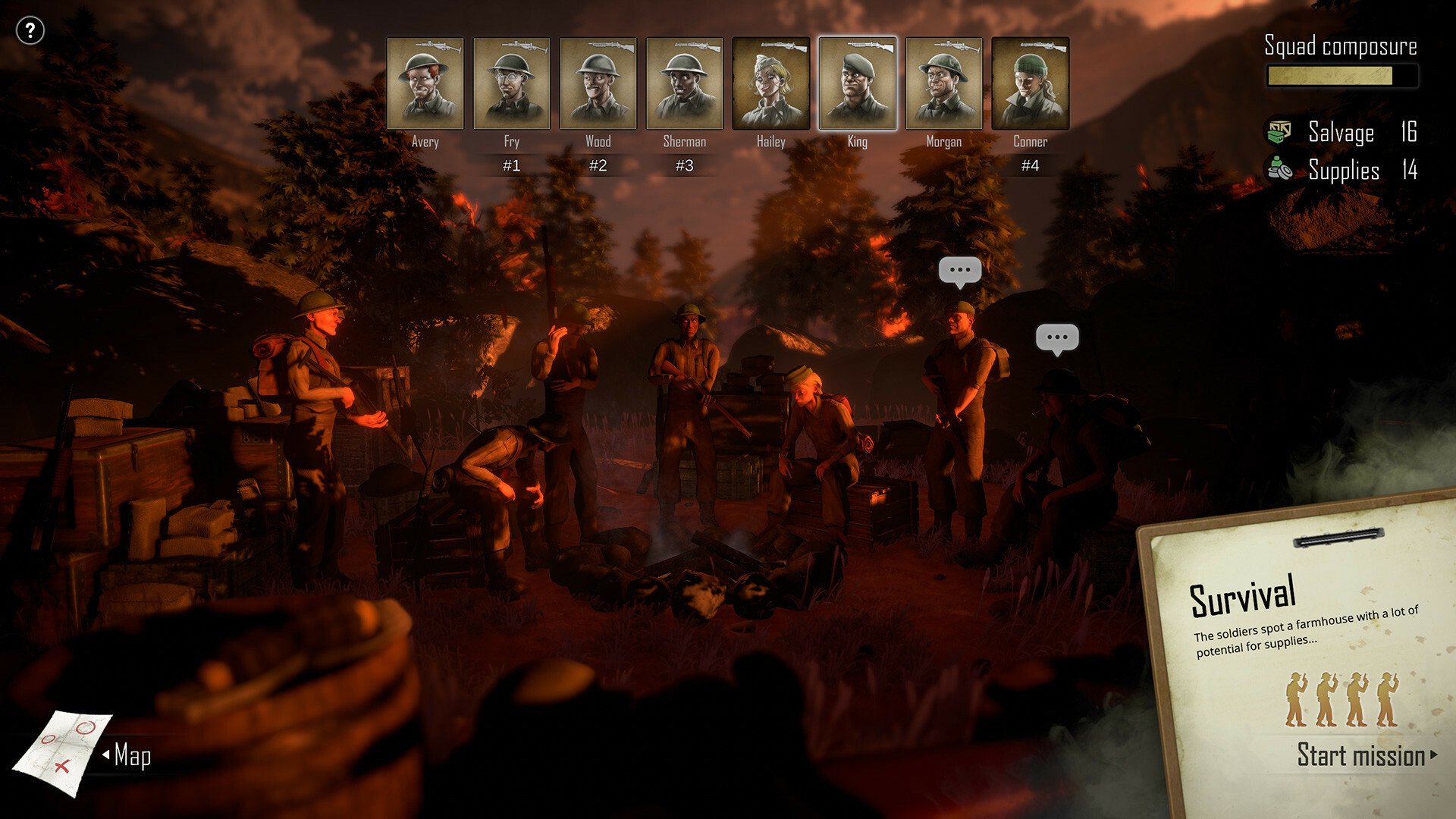Click the Salvage resource icon

(1280, 131)
